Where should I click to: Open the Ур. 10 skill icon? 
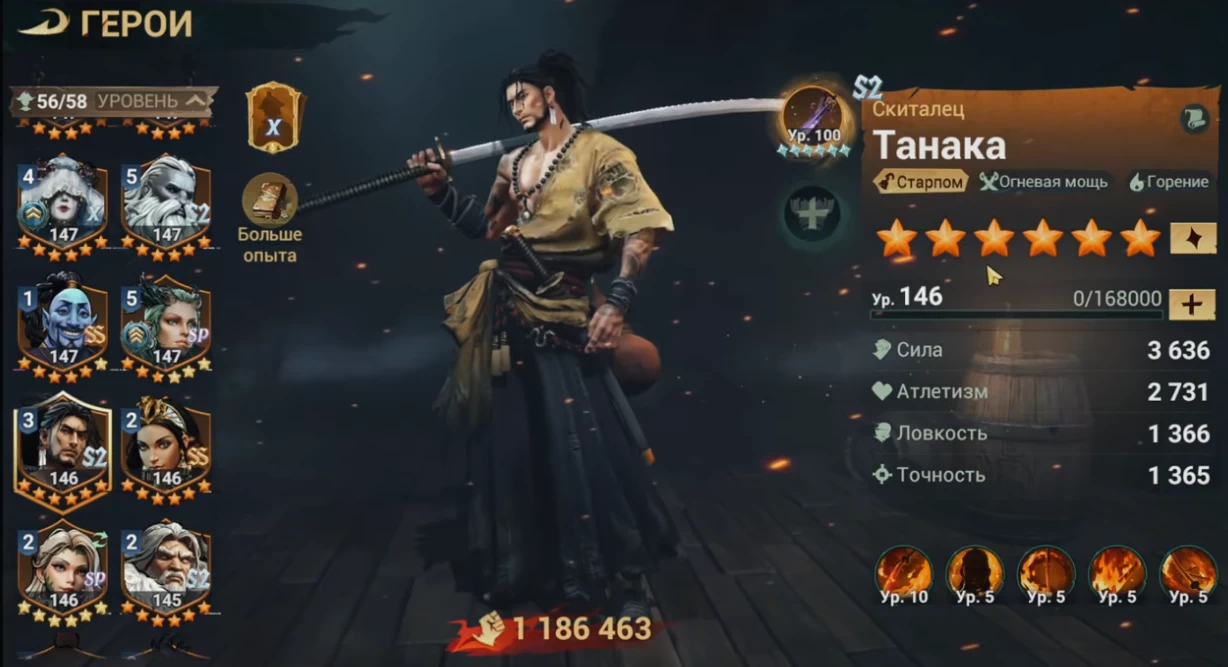(904, 574)
